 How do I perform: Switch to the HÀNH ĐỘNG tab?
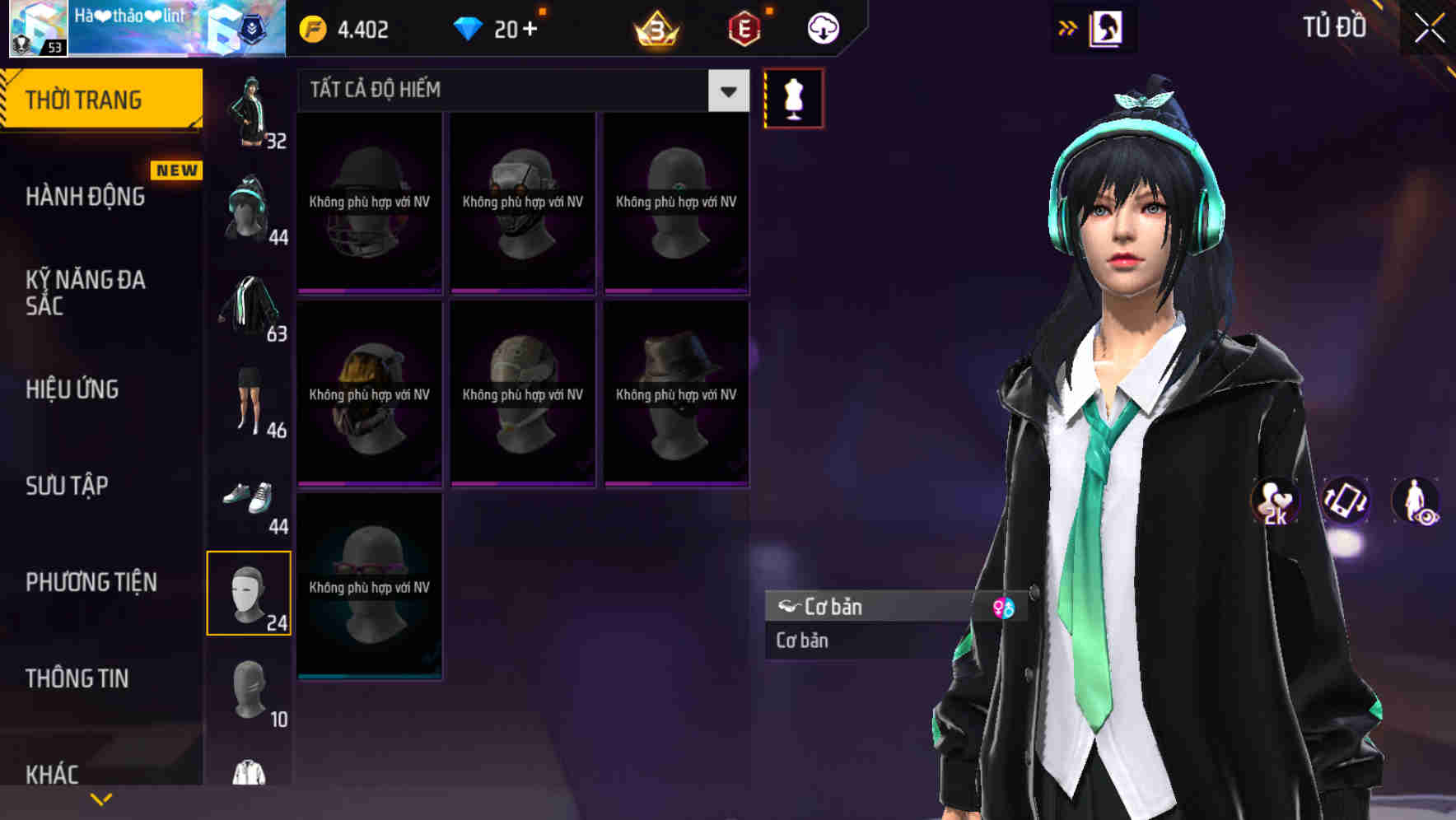(86, 197)
